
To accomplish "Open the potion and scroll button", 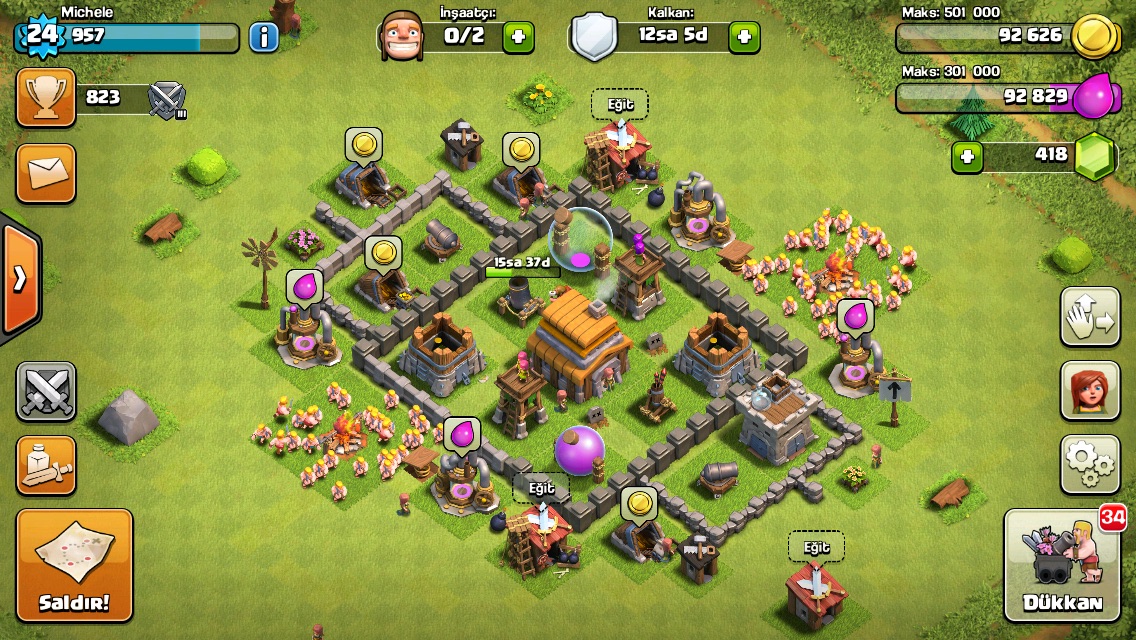I will [46, 465].
